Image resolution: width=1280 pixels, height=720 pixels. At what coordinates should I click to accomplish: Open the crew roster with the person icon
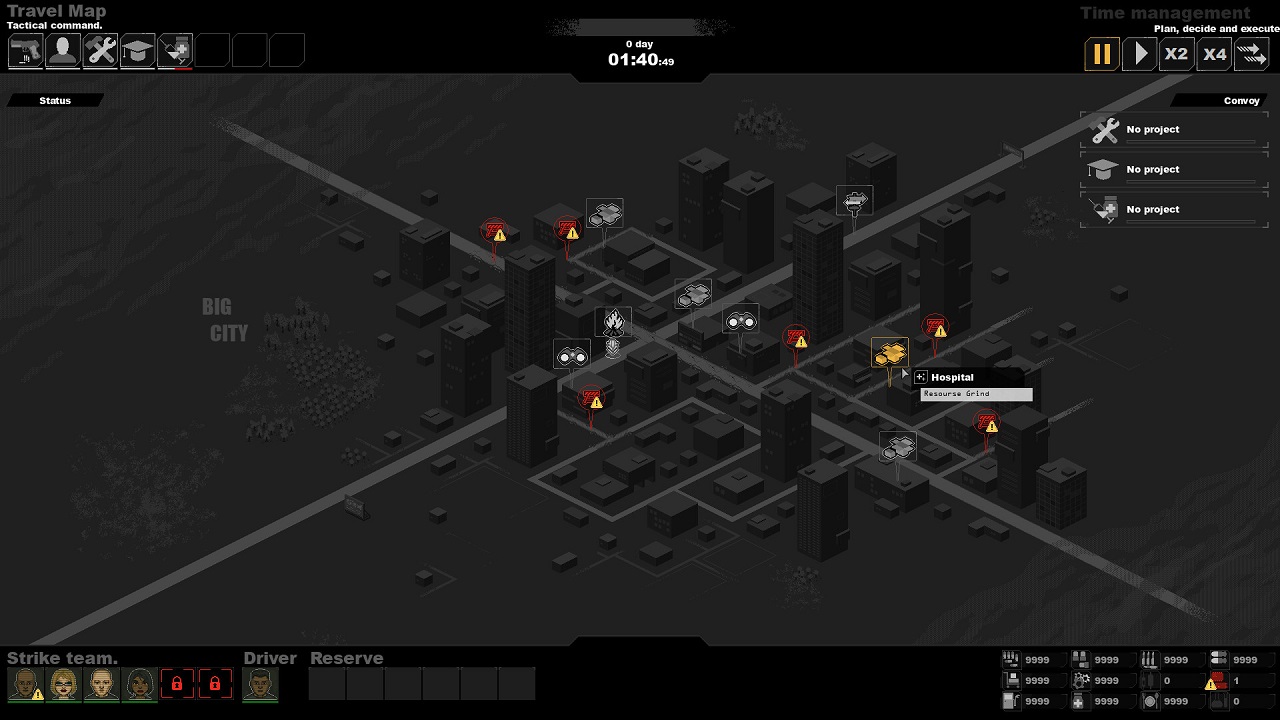point(62,49)
